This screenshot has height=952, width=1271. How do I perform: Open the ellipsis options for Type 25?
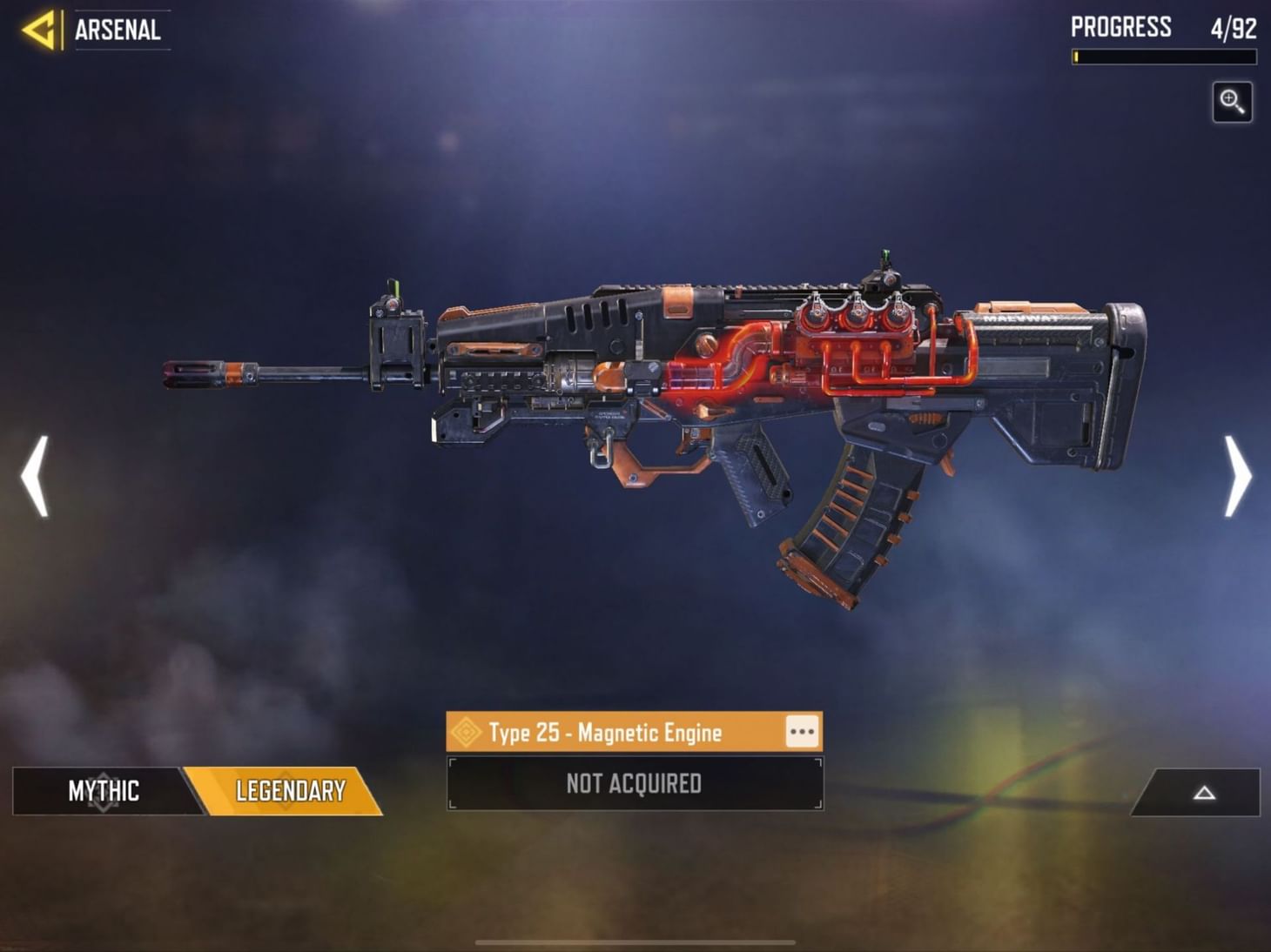click(x=800, y=732)
